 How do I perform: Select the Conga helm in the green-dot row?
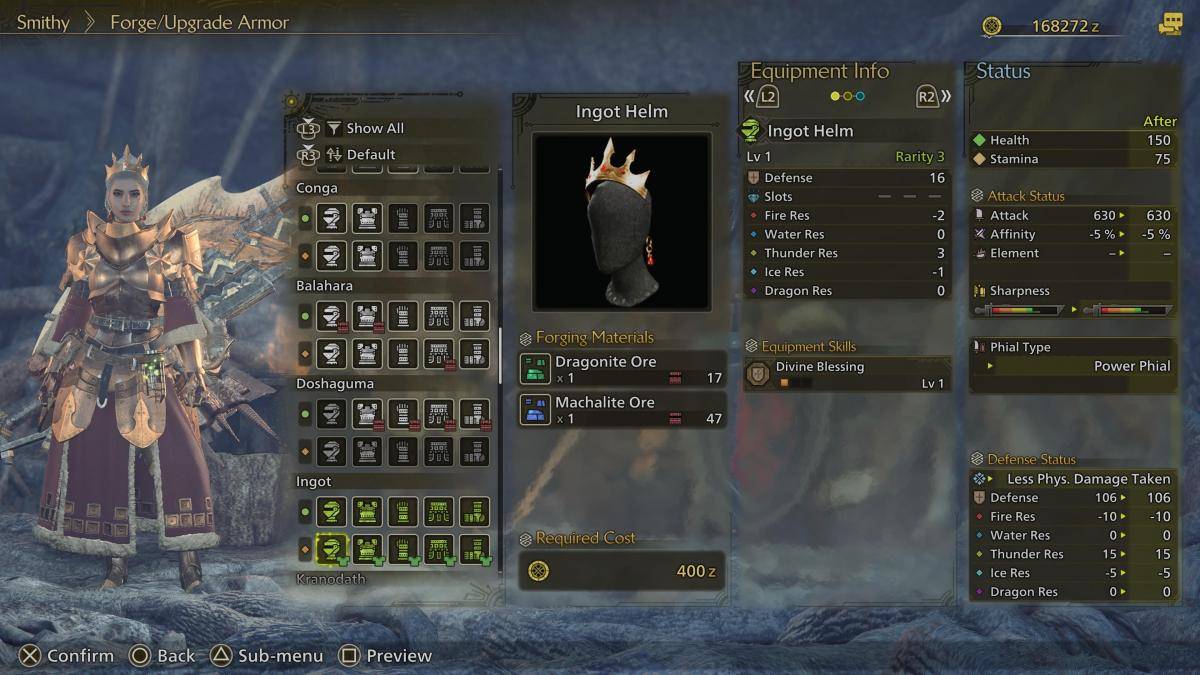pyautogui.click(x=331, y=218)
